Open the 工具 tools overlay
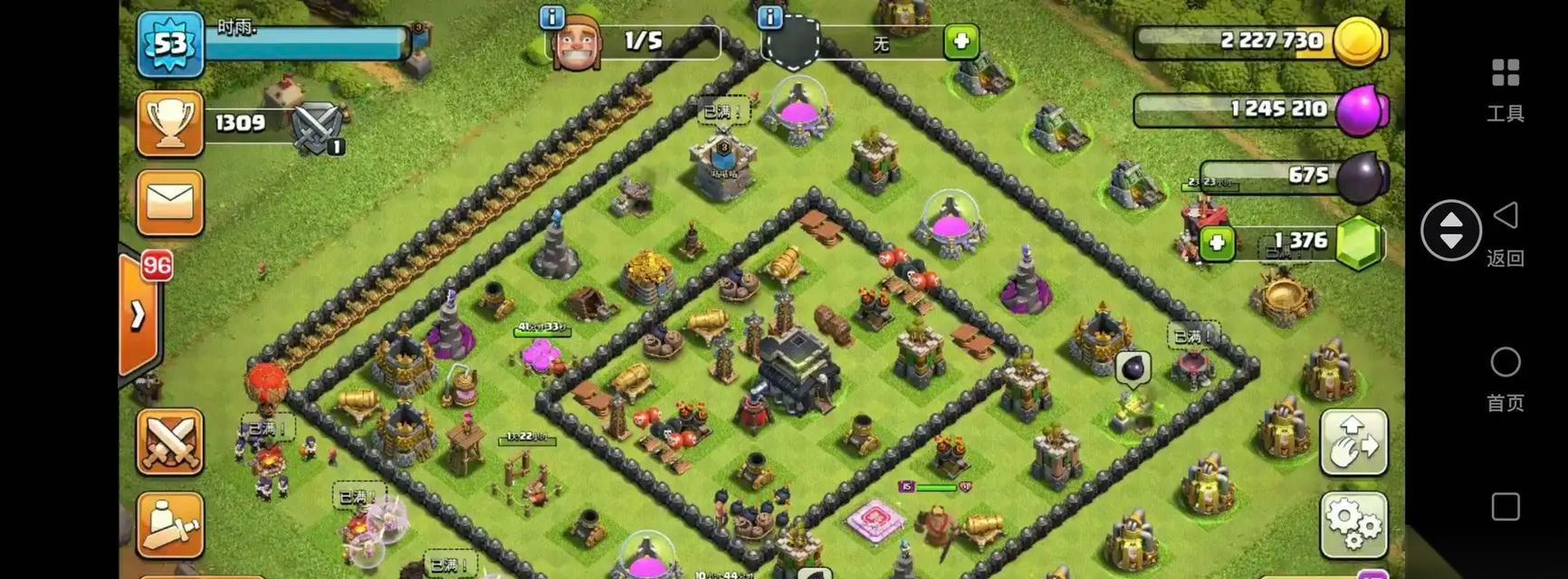The height and width of the screenshot is (579, 1568). [x=1505, y=88]
